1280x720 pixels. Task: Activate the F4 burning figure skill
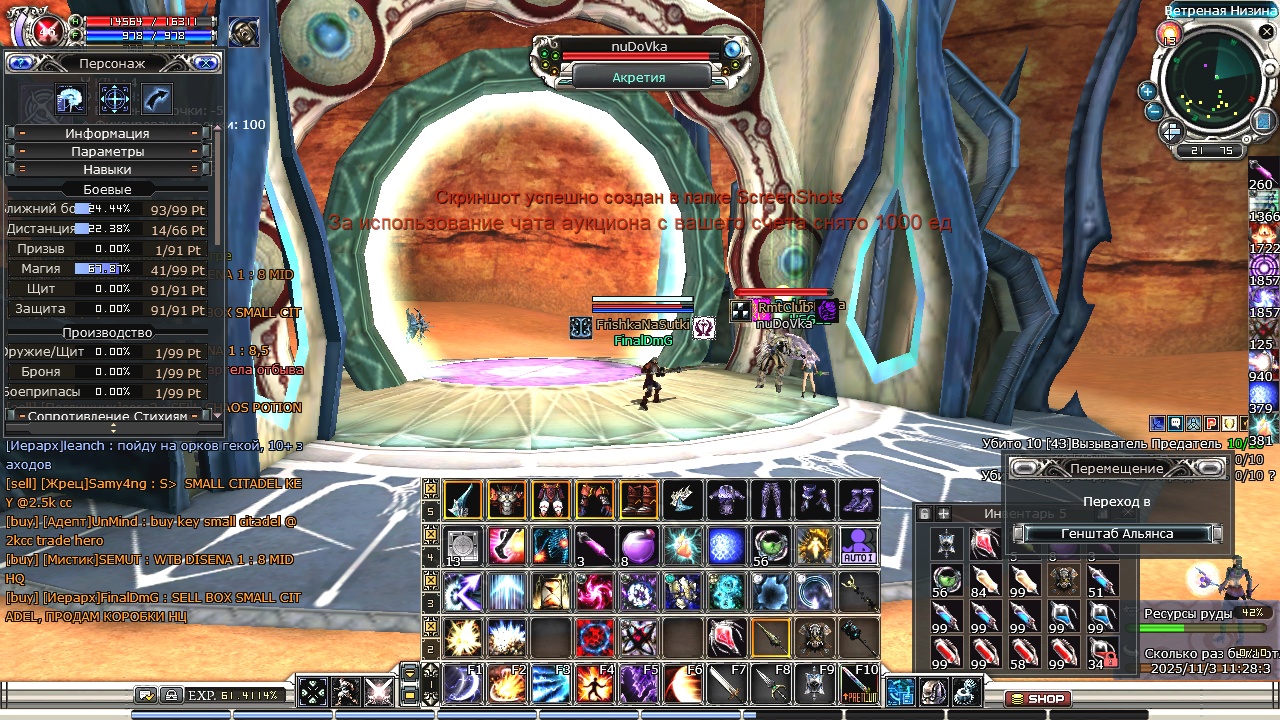pyautogui.click(x=595, y=684)
